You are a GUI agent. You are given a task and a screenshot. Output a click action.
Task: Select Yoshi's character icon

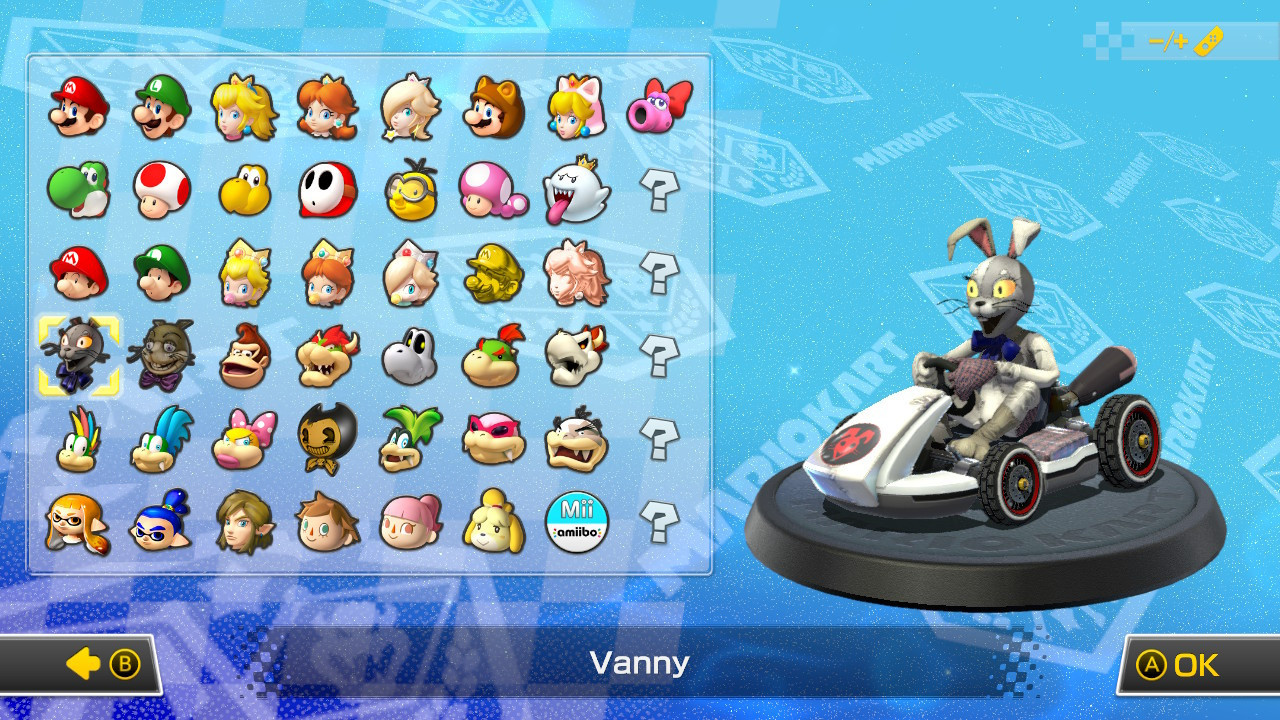click(78, 190)
